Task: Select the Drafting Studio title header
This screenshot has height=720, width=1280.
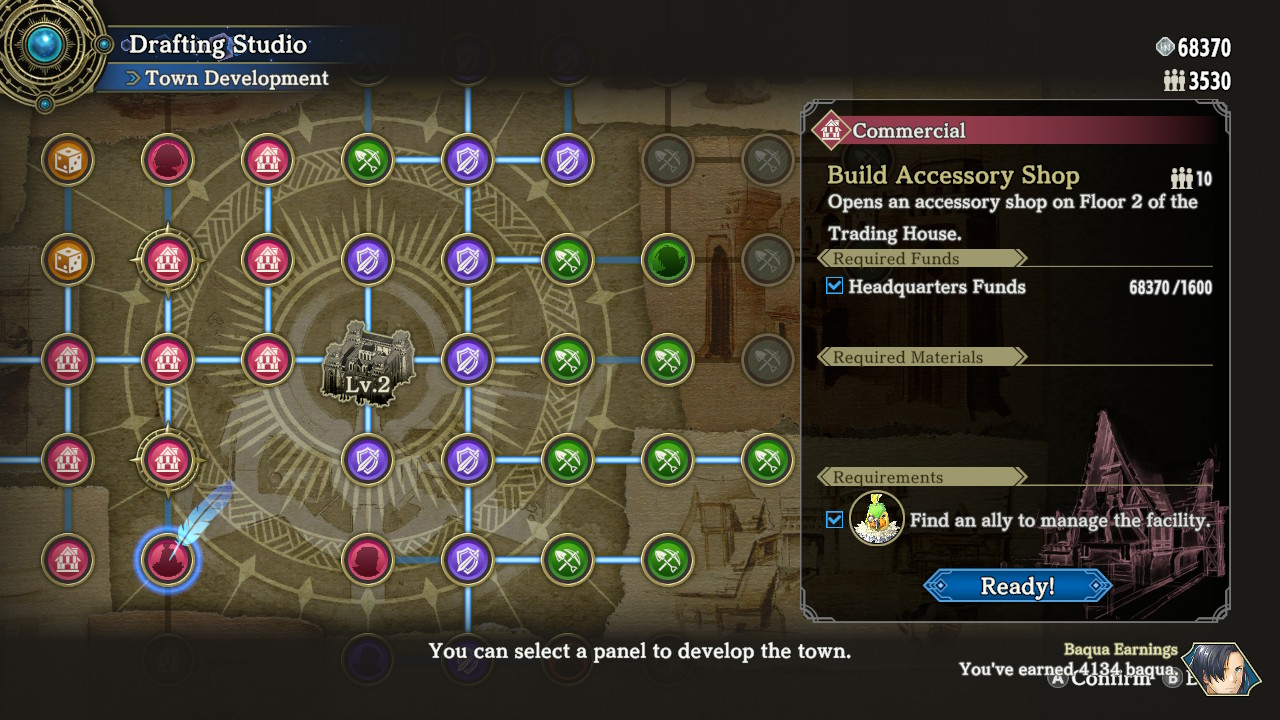Action: (x=216, y=44)
